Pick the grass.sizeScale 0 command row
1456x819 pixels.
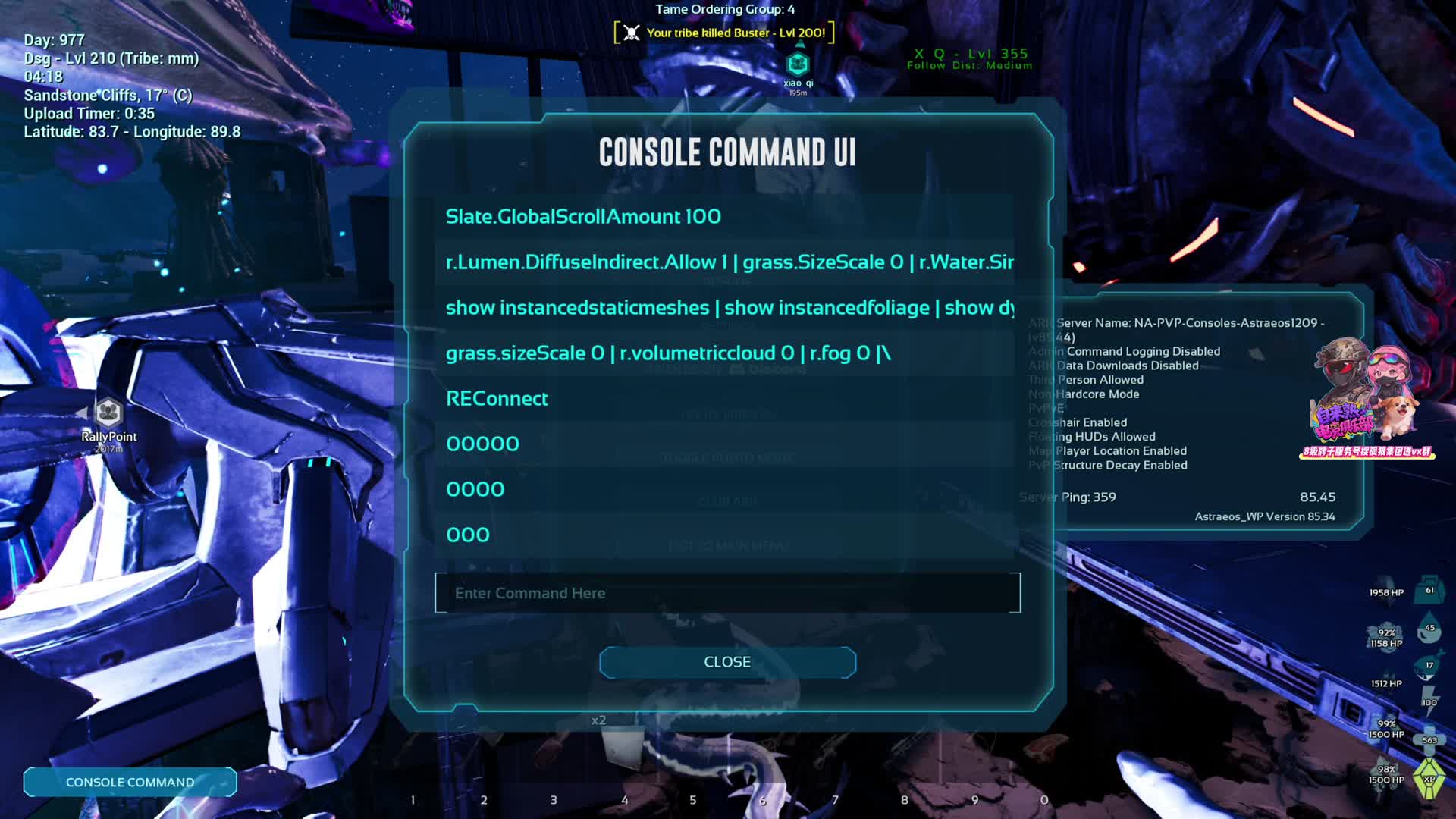tap(667, 353)
